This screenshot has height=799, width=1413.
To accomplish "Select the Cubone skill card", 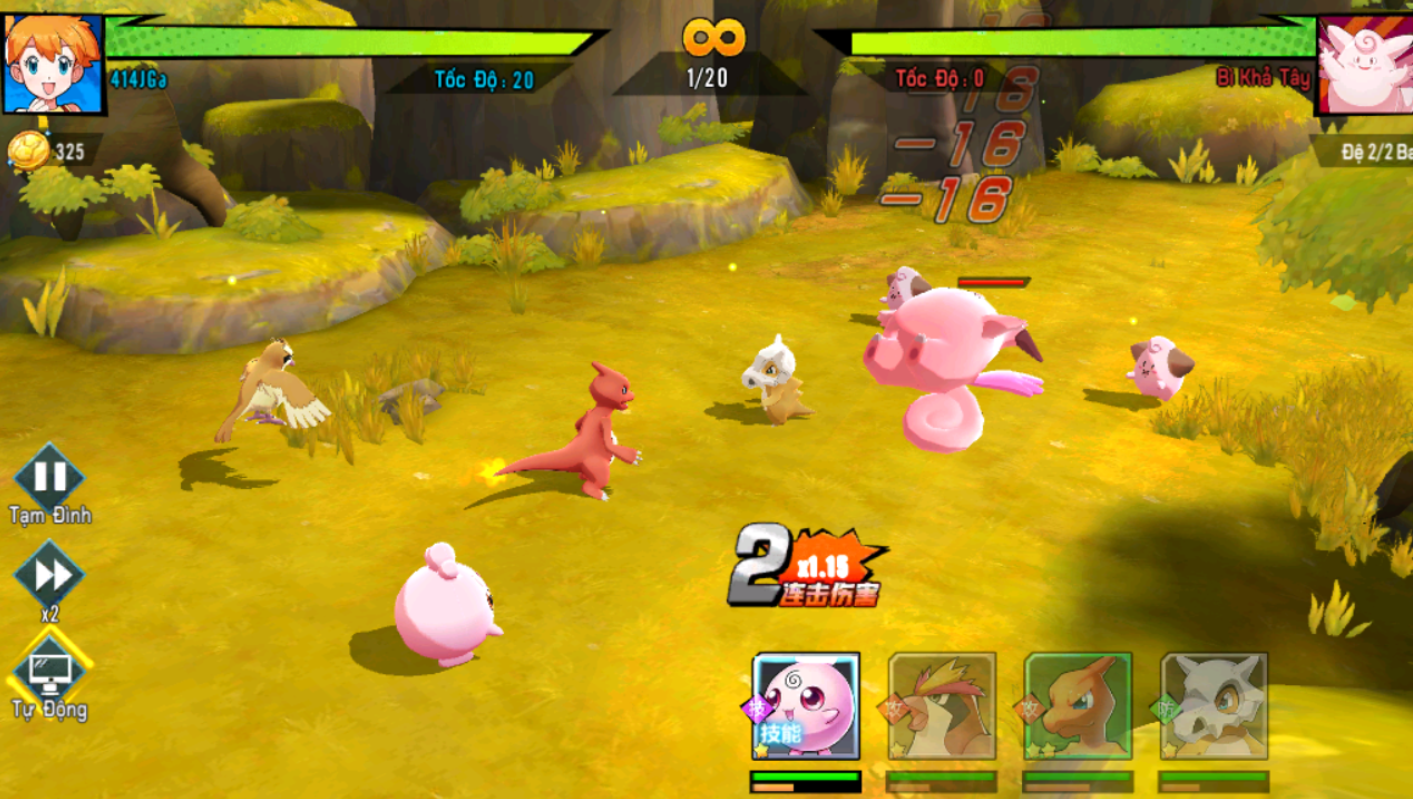I will click(1214, 706).
